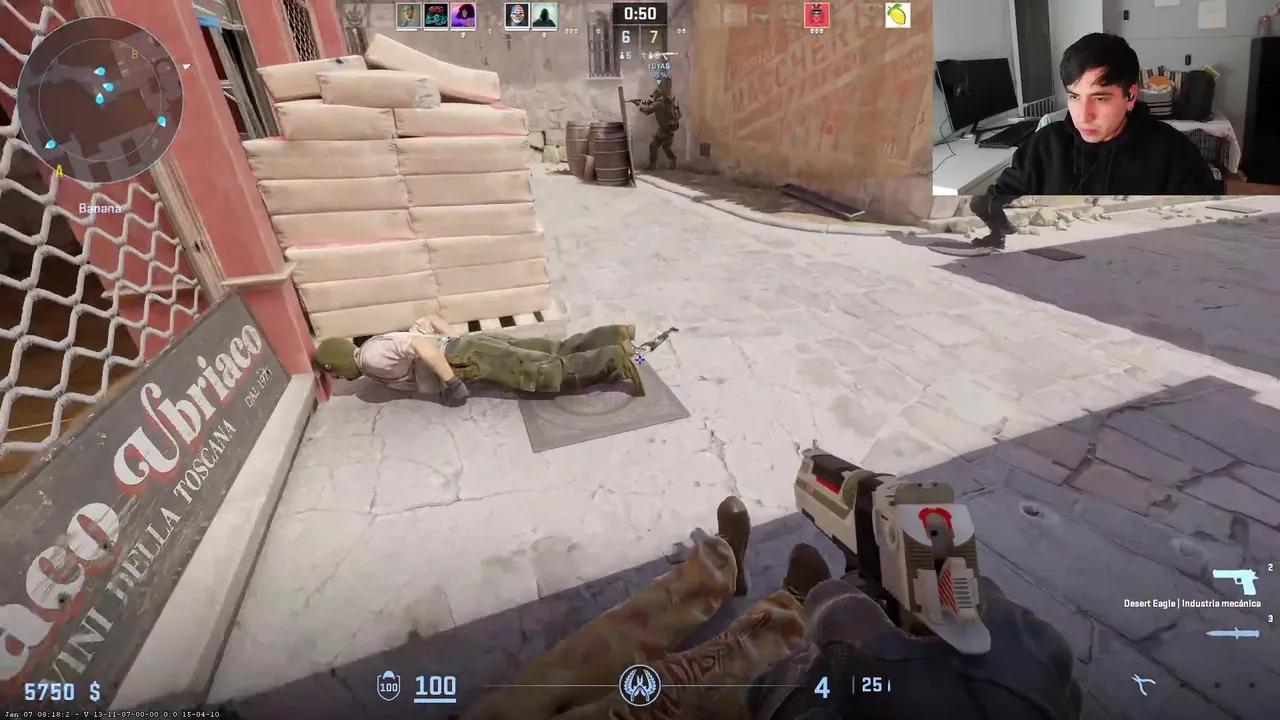1280x720 pixels.
Task: Click the T score showing 7
Action: click(656, 36)
